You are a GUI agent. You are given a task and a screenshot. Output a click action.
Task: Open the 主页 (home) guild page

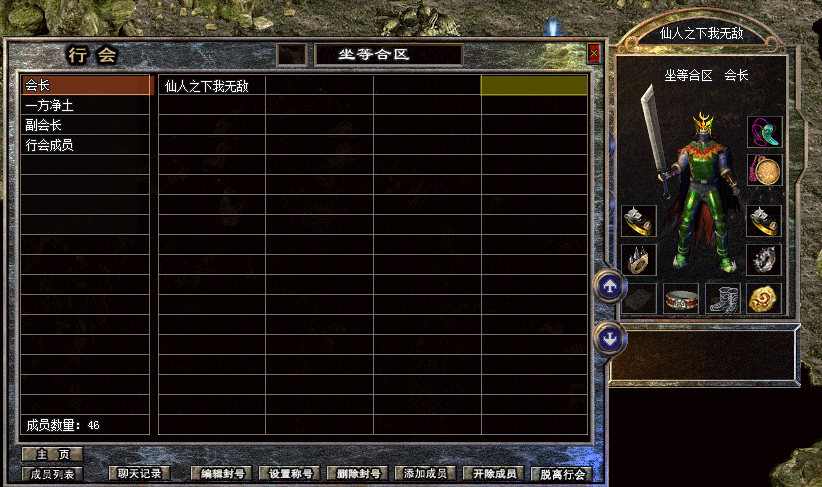pos(52,454)
